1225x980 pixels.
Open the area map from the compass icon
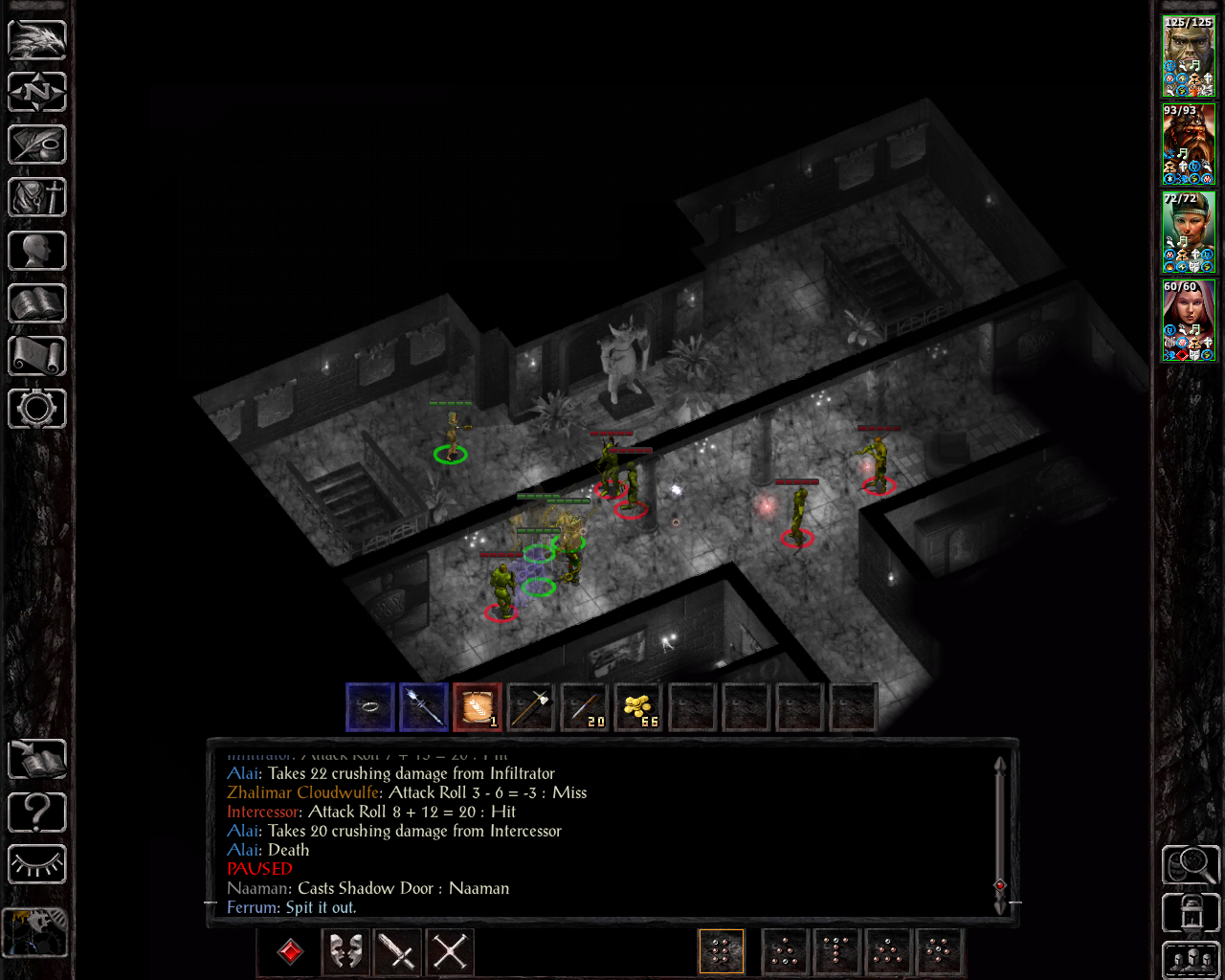(36, 92)
